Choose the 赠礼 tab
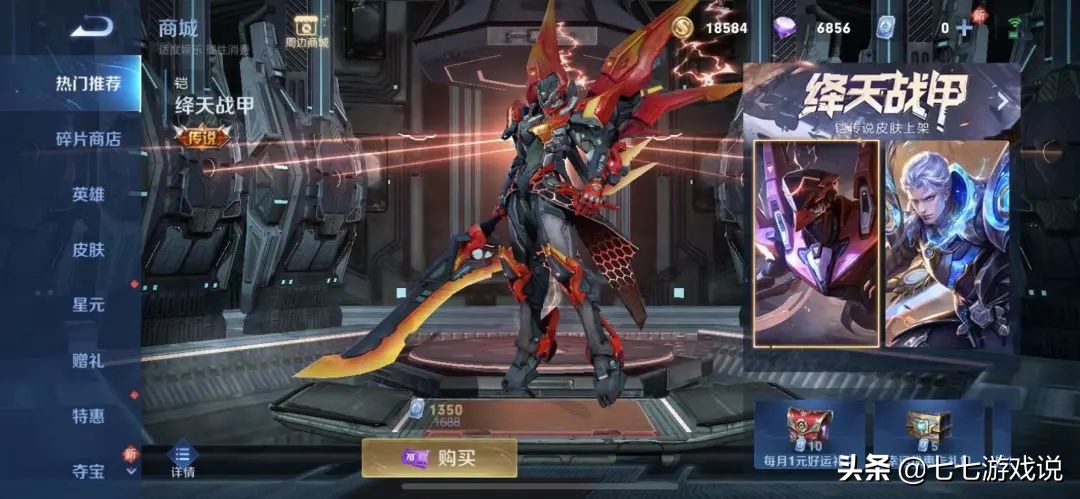 pyautogui.click(x=88, y=360)
